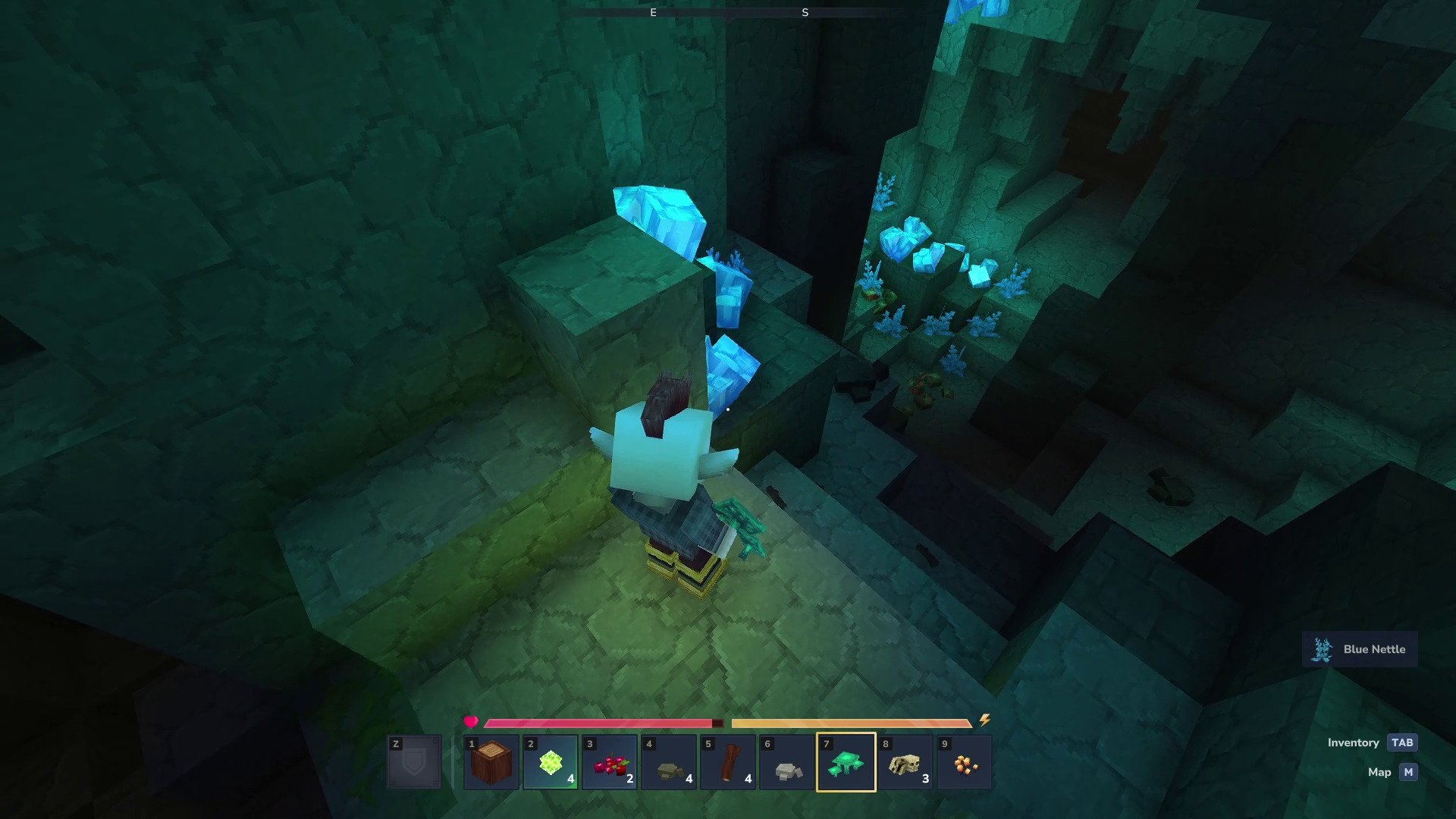Select the orange seeds hotbar slot
The width and height of the screenshot is (1456, 819).
(965, 762)
